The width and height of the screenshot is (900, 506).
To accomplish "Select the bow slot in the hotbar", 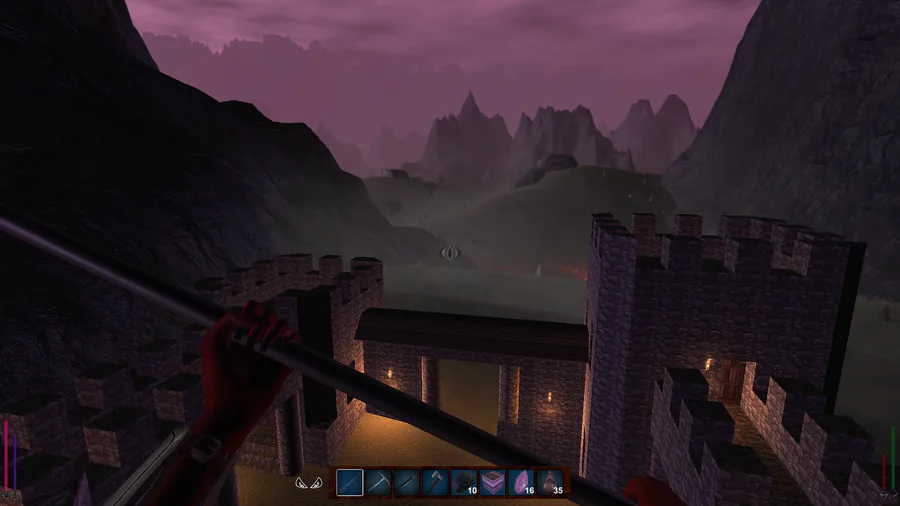I will pos(350,483).
